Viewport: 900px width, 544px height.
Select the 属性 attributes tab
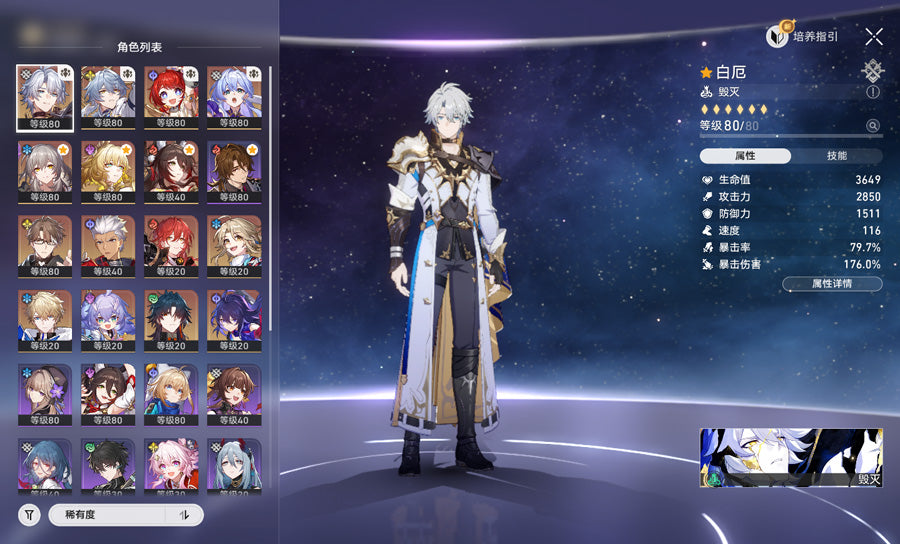point(745,156)
